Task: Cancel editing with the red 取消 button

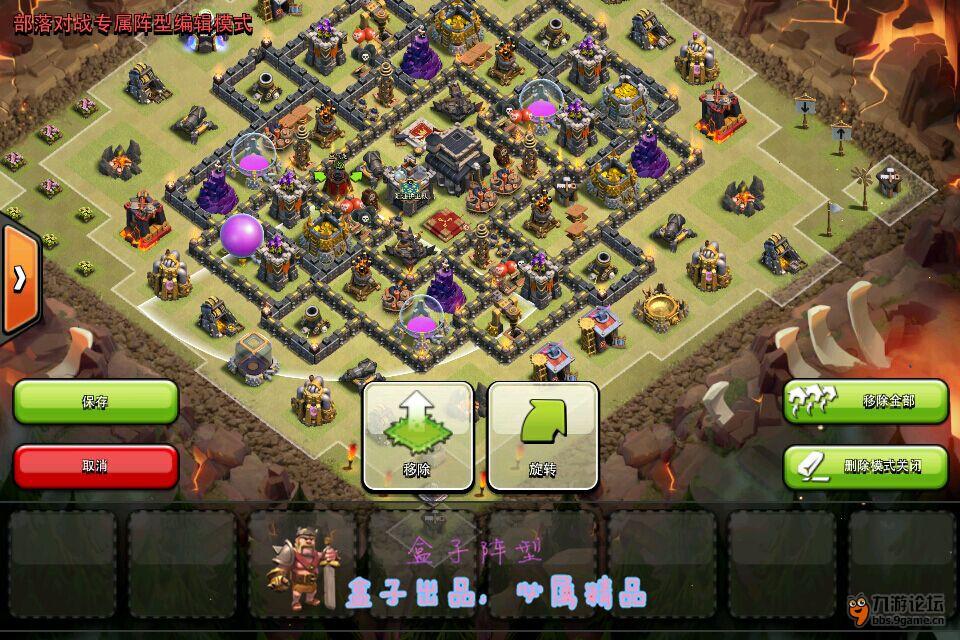Action: coord(96,466)
